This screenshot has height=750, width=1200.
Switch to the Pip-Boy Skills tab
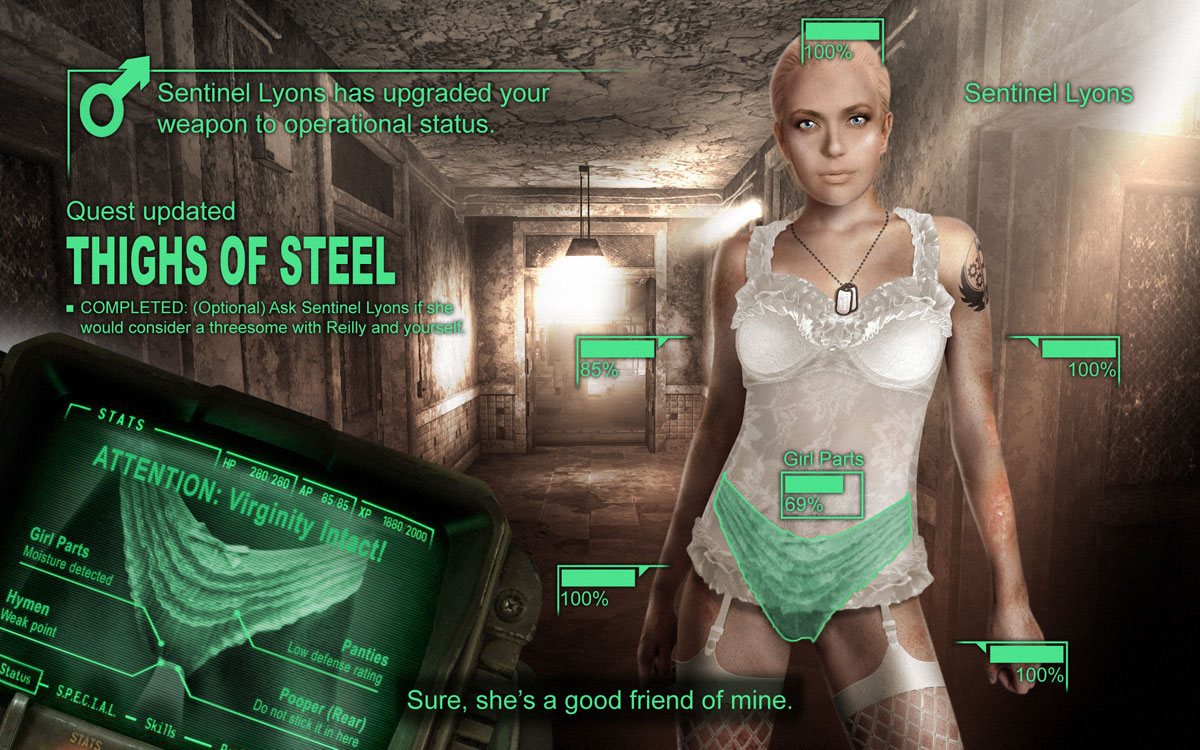pyautogui.click(x=160, y=723)
